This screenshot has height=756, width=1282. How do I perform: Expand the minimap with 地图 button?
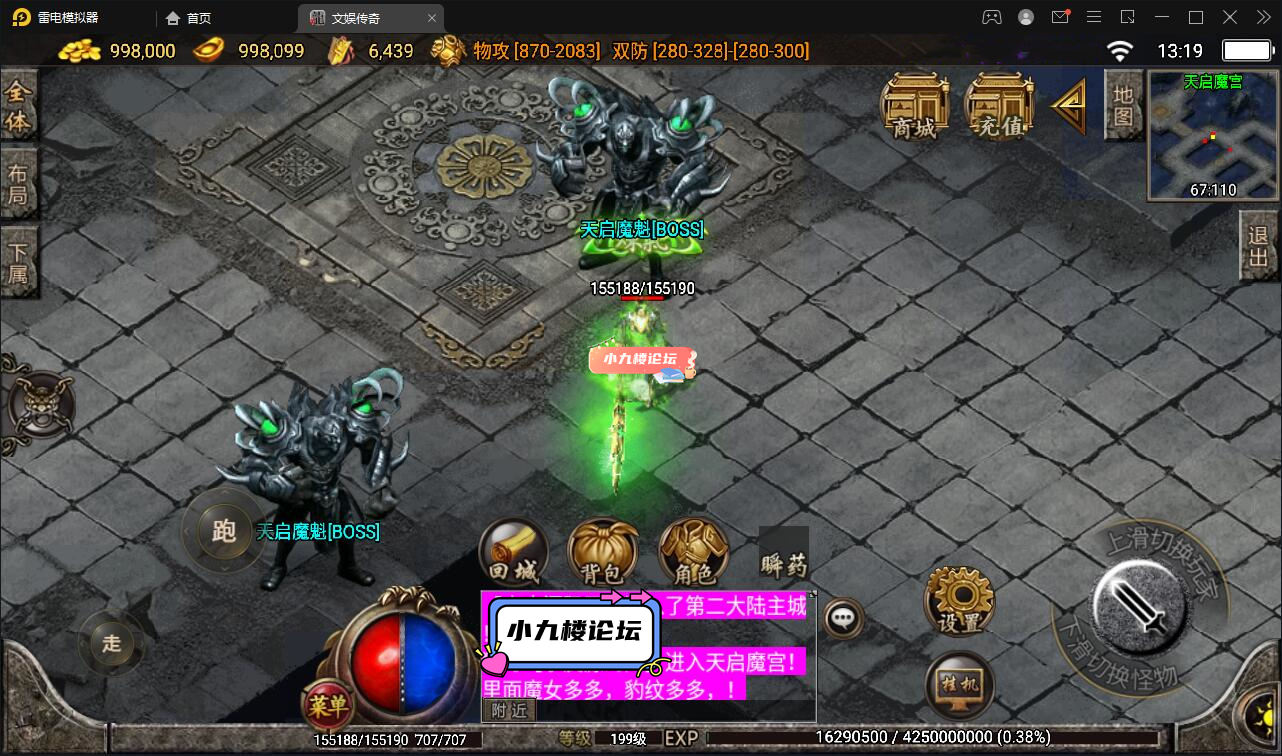(1122, 105)
